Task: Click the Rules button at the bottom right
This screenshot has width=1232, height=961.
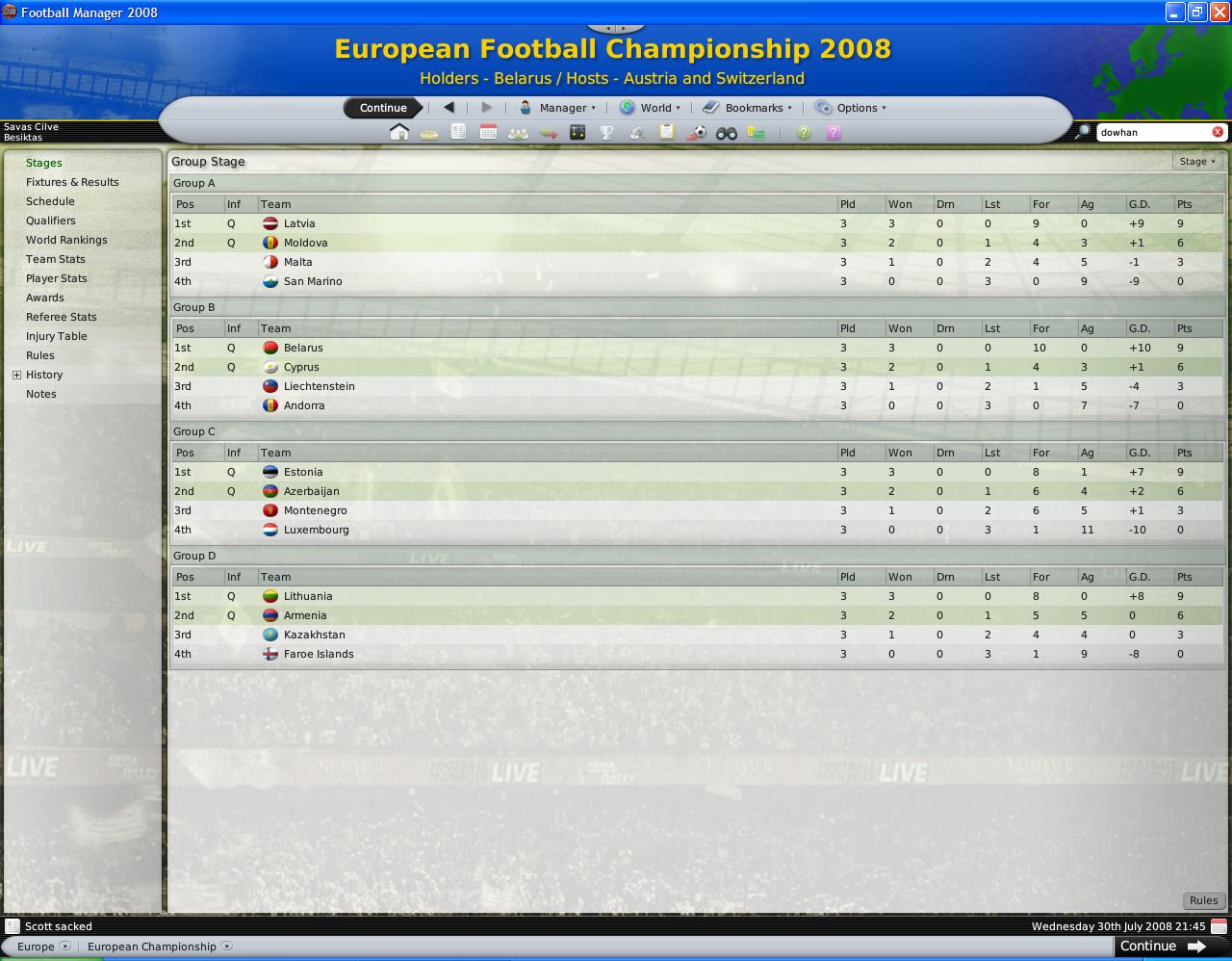Action: (x=1203, y=900)
